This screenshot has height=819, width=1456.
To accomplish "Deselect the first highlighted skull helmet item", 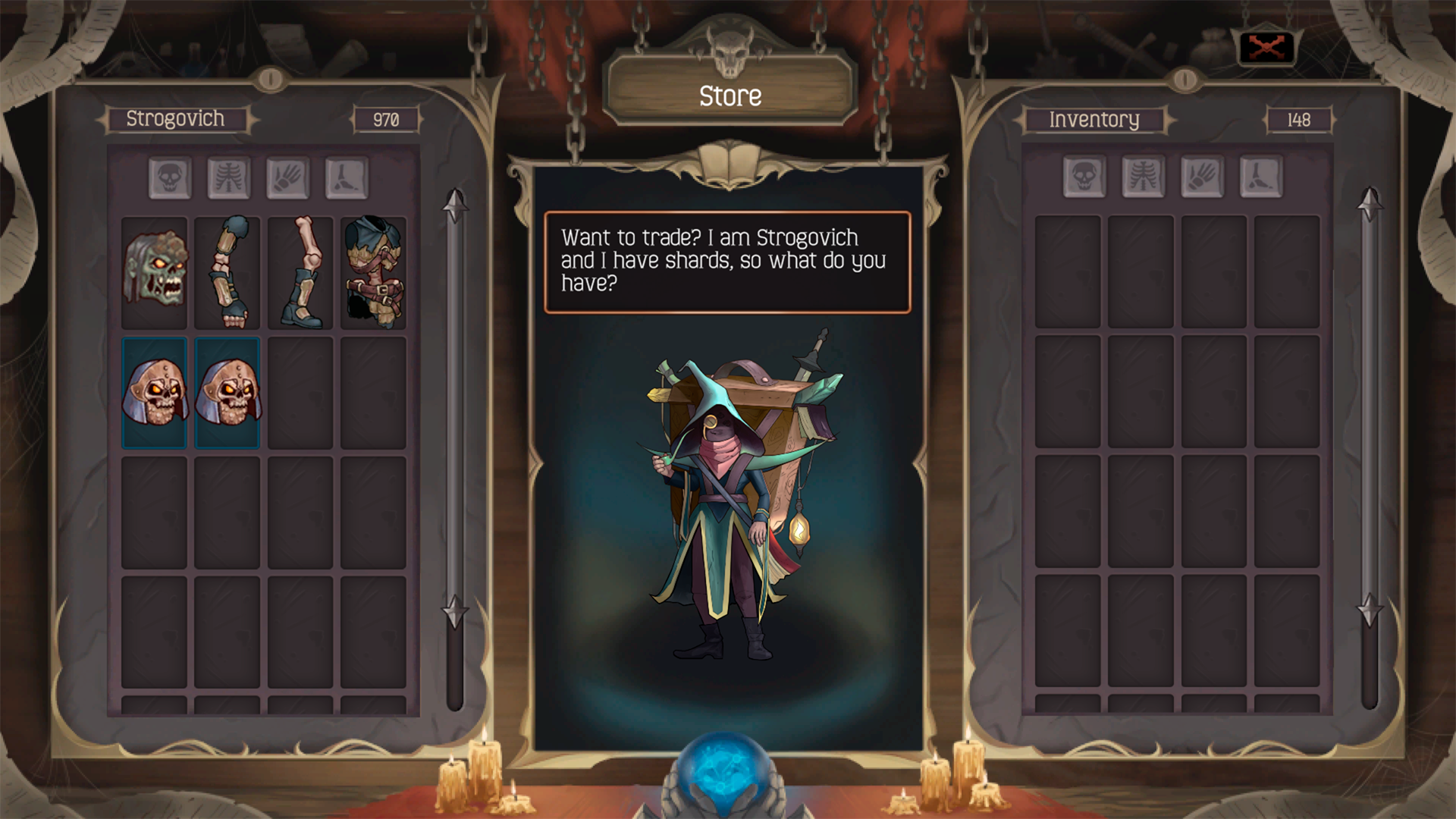I will pyautogui.click(x=155, y=391).
